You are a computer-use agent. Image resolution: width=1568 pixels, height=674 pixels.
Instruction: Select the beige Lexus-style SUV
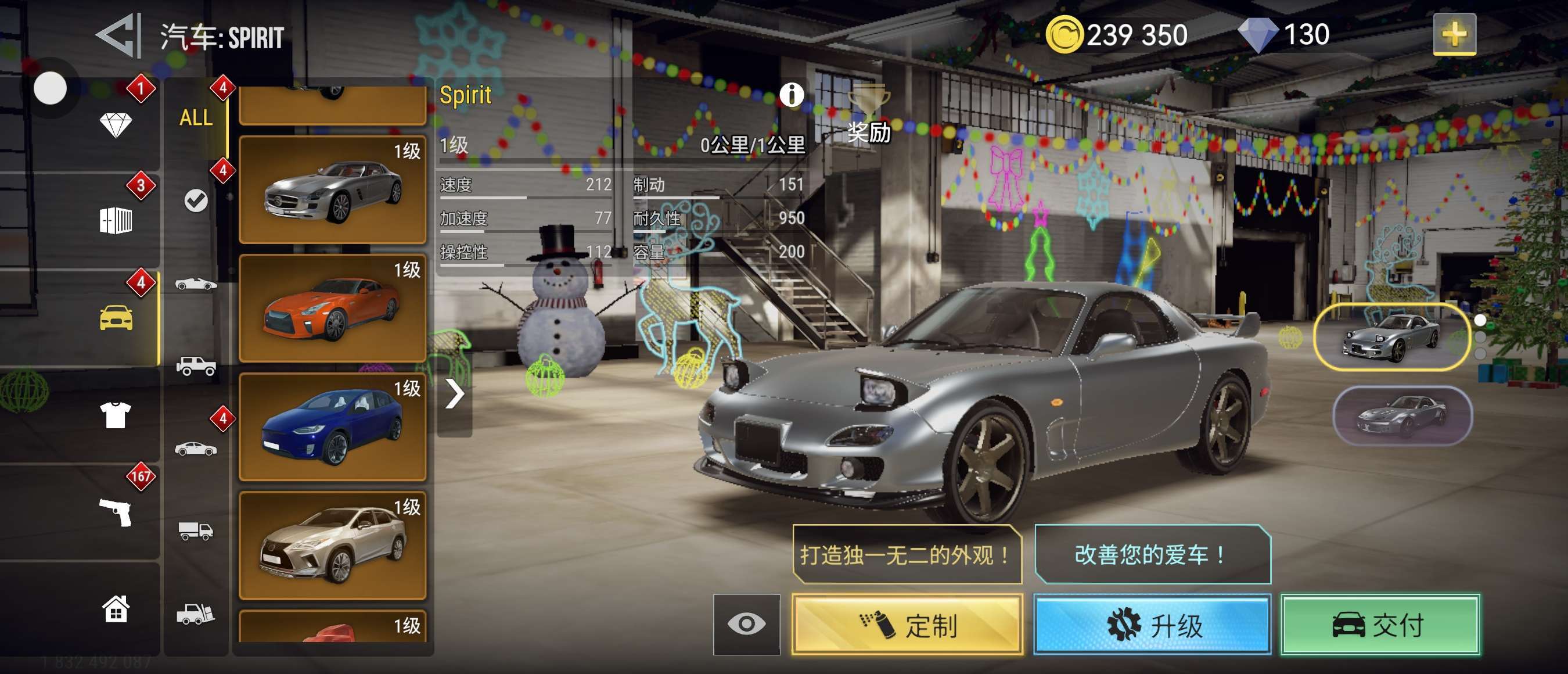pyautogui.click(x=332, y=545)
